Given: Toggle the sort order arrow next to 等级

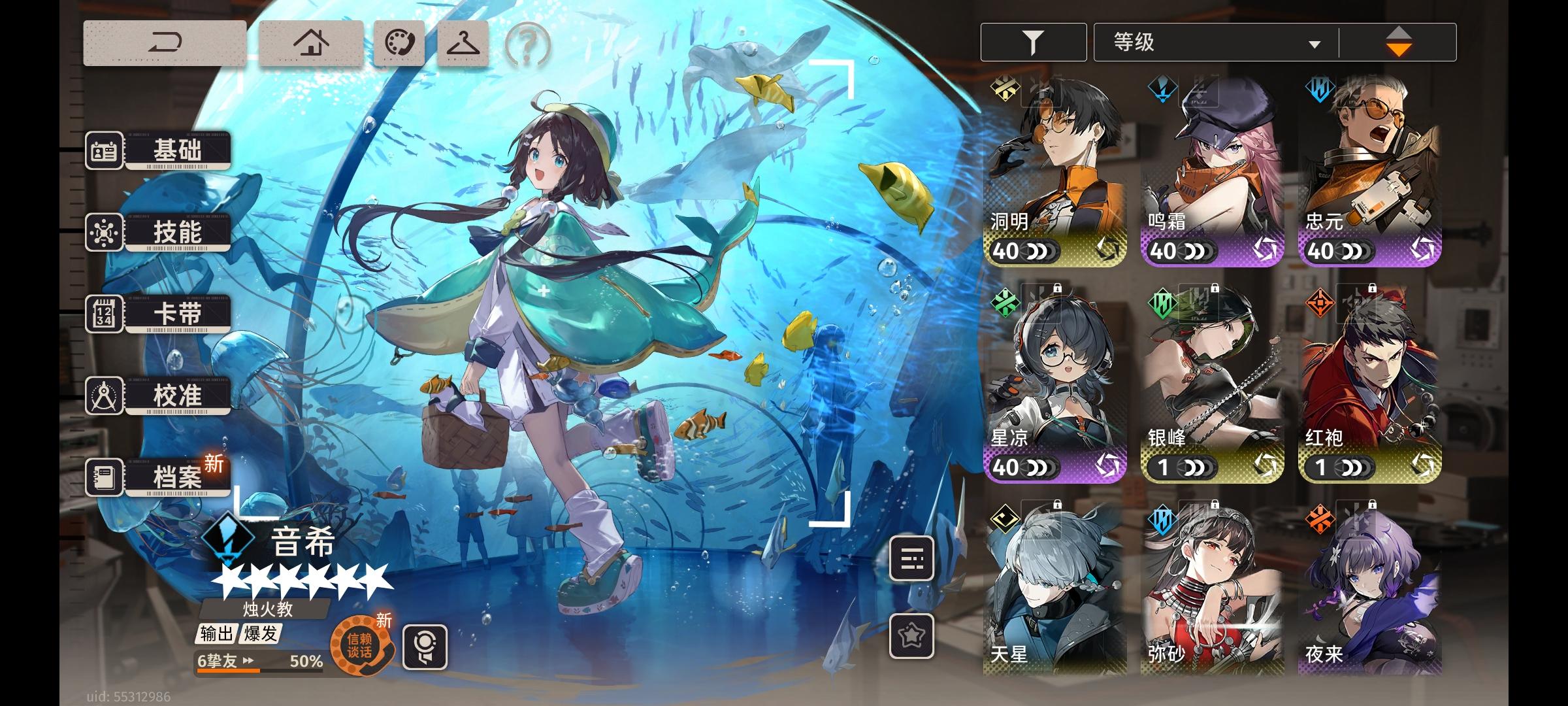Looking at the screenshot, I should pyautogui.click(x=1399, y=41).
